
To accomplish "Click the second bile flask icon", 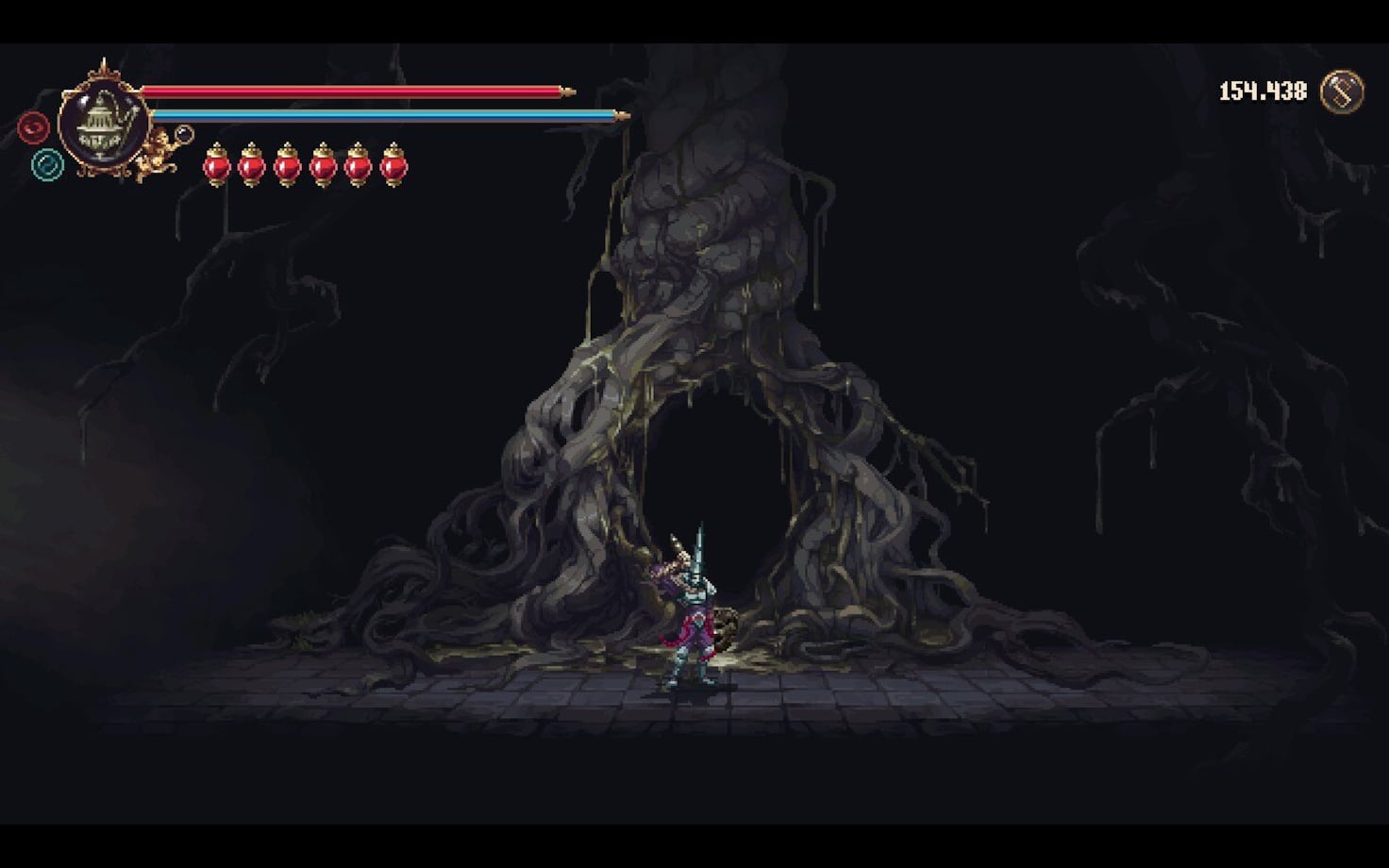I will (x=252, y=168).
